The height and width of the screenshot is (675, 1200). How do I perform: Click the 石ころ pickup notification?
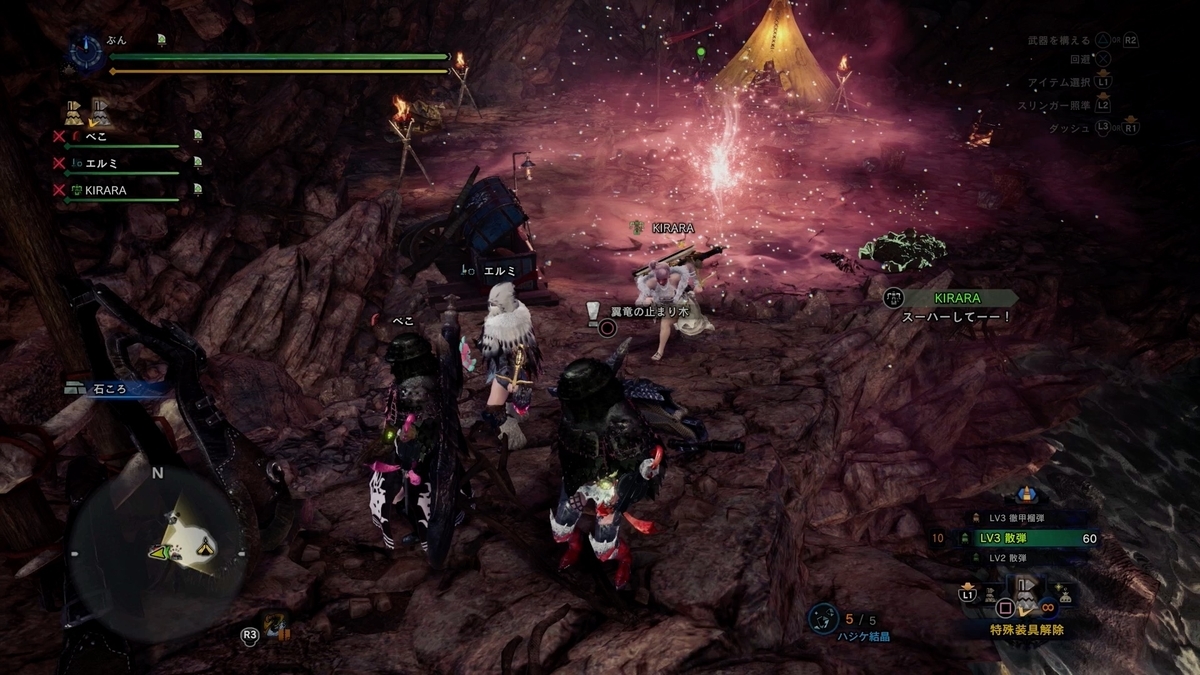pos(110,390)
